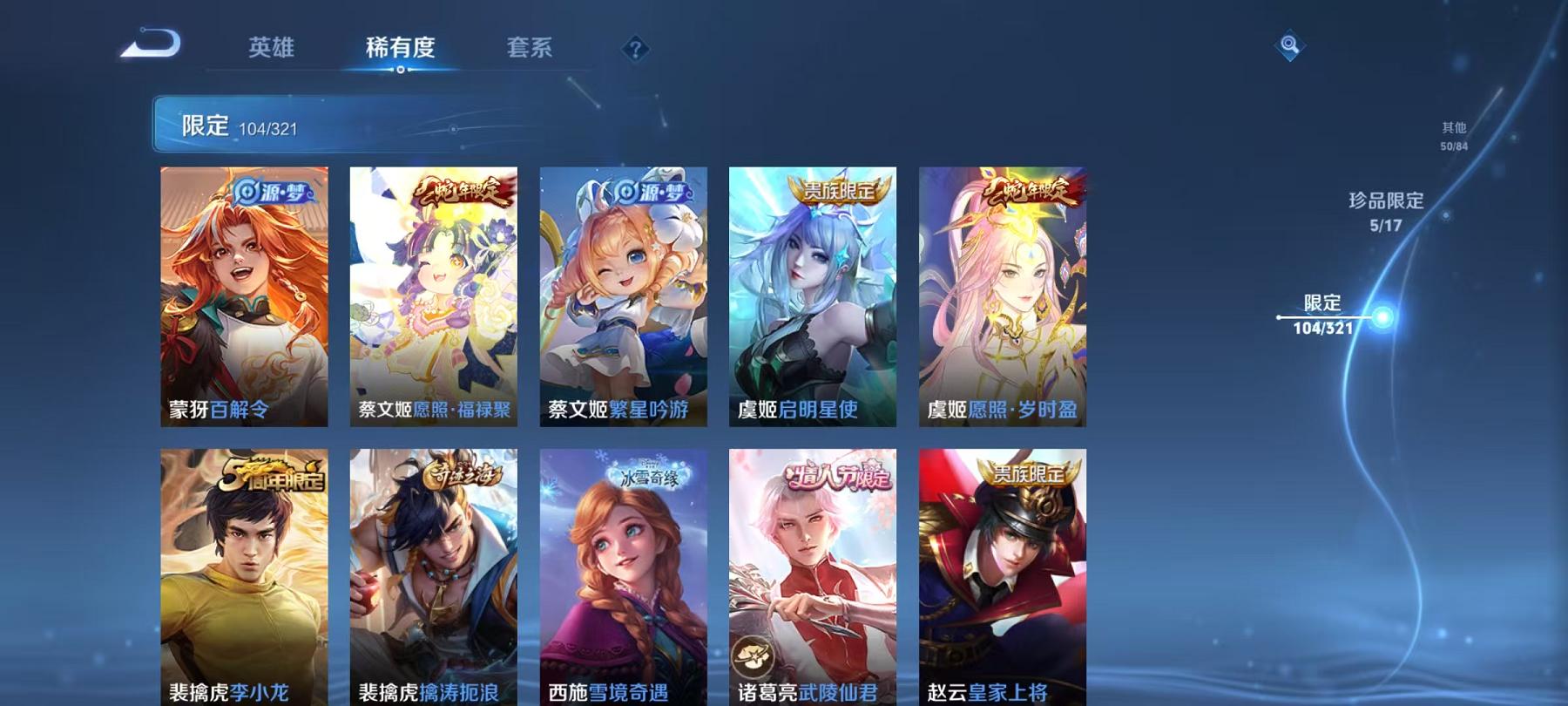Viewport: 1568px width, 706px height.
Task: Click the back arrow icon
Action: point(154,42)
